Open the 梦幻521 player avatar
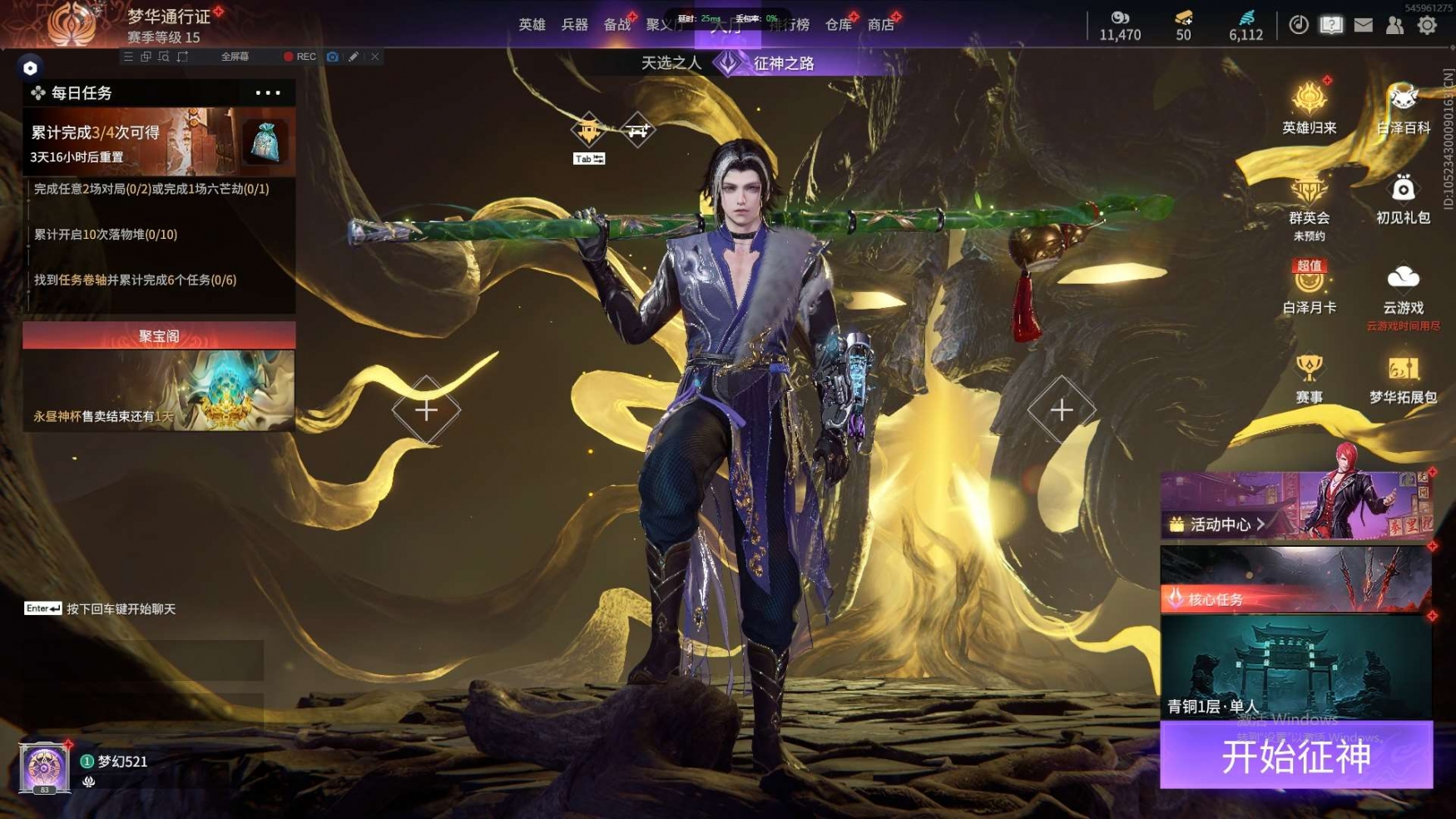The width and height of the screenshot is (1456, 819). coord(43,767)
